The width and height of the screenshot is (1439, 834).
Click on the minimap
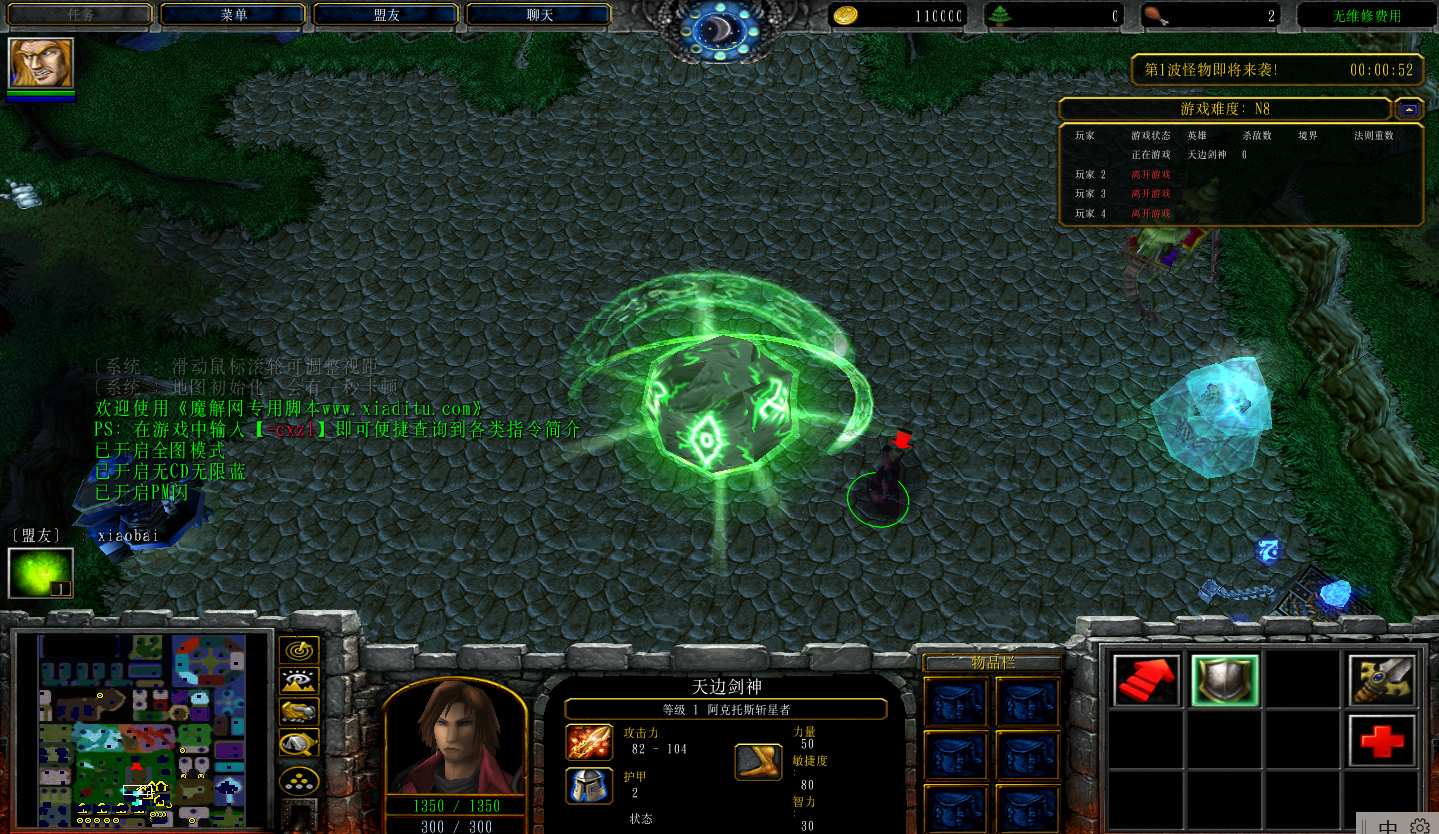coord(141,730)
